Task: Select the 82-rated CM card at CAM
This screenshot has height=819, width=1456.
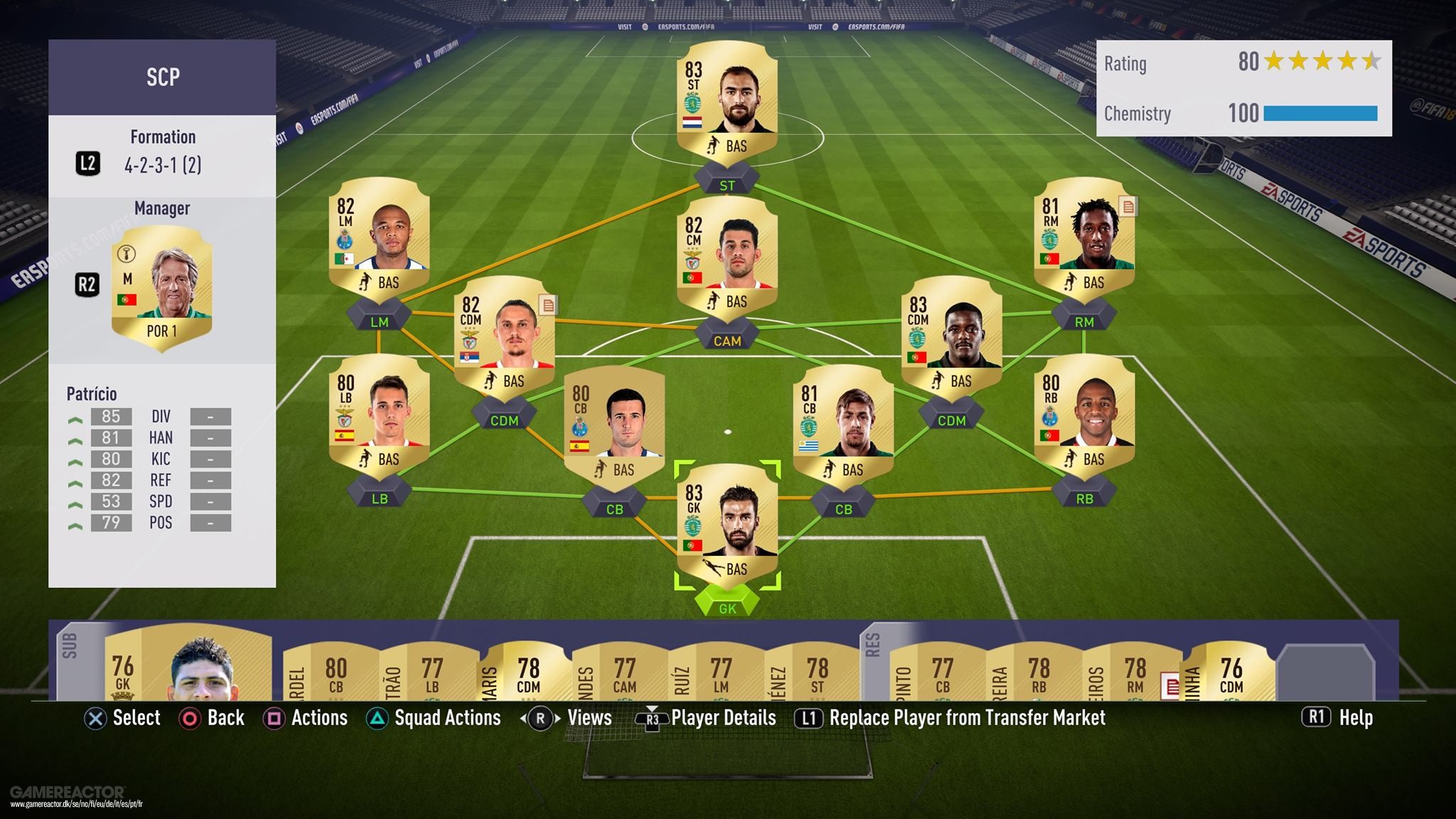Action: click(x=727, y=256)
